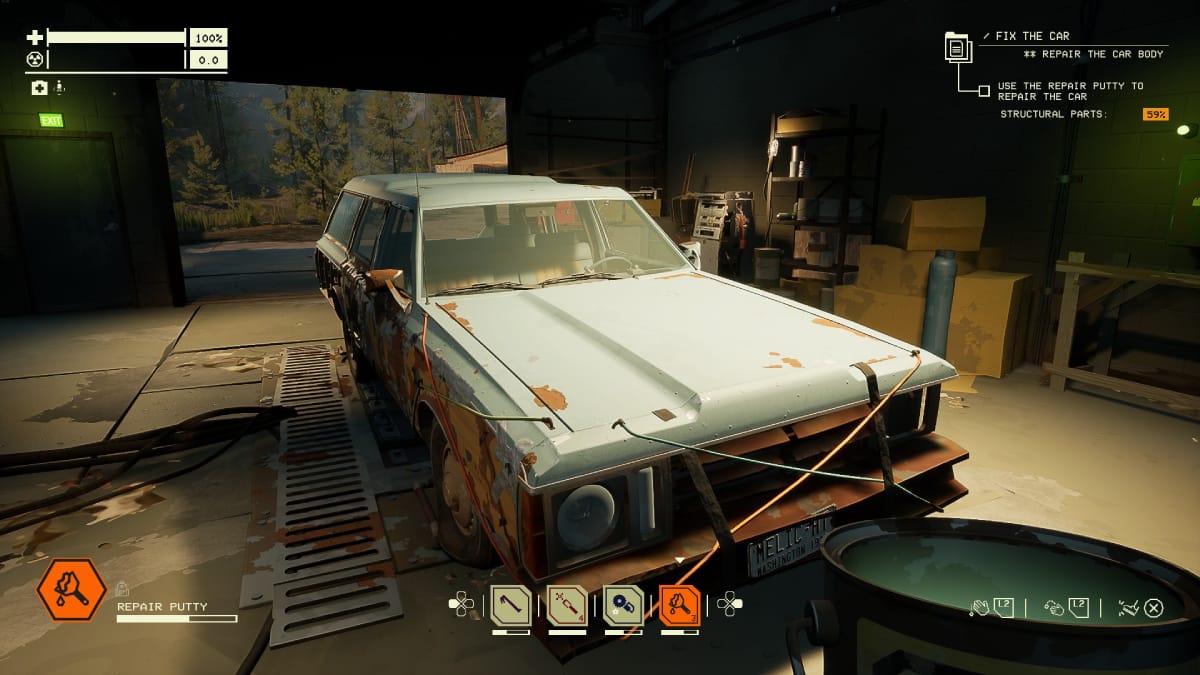Click the equipped Repair Putty hexagon icon

(x=71, y=590)
